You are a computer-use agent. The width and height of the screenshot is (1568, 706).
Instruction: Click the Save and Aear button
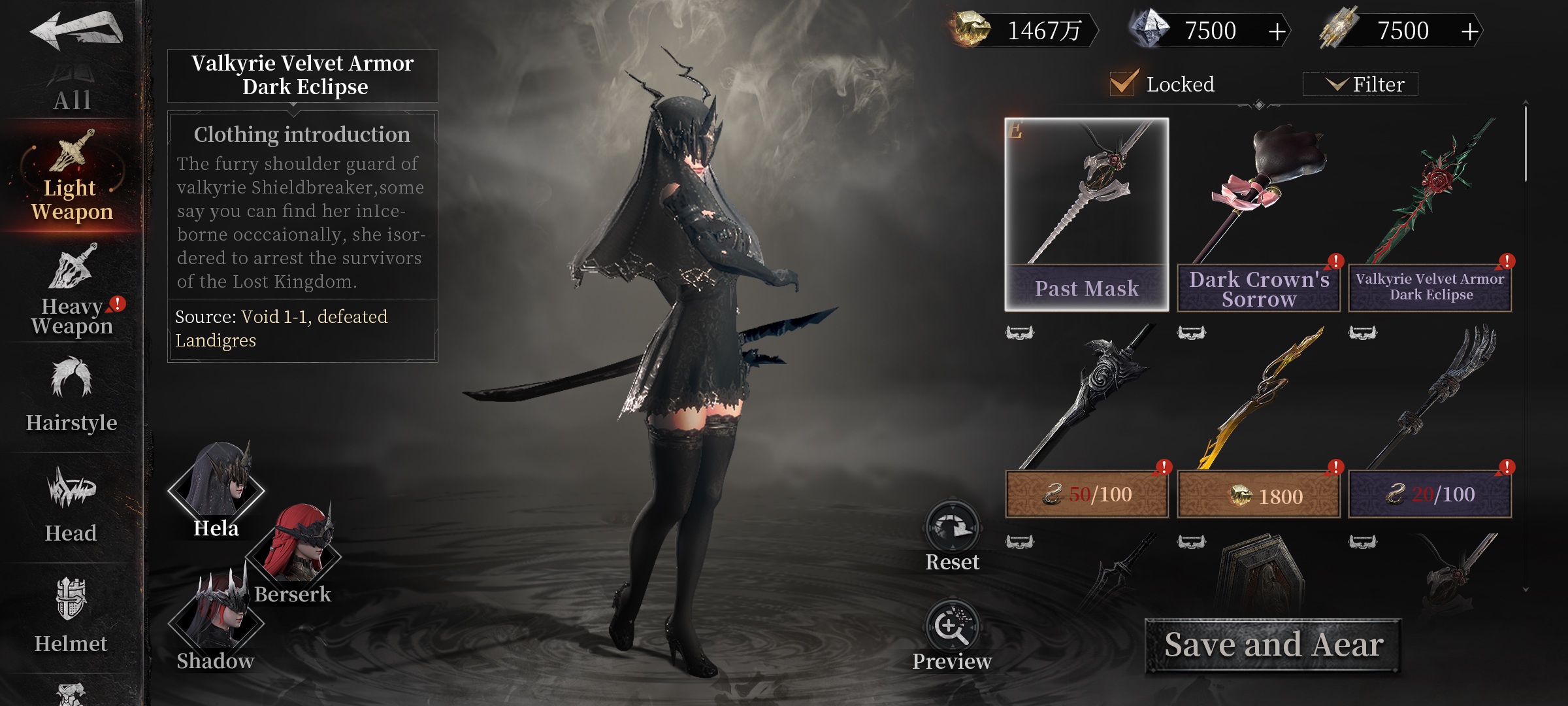pos(1273,645)
